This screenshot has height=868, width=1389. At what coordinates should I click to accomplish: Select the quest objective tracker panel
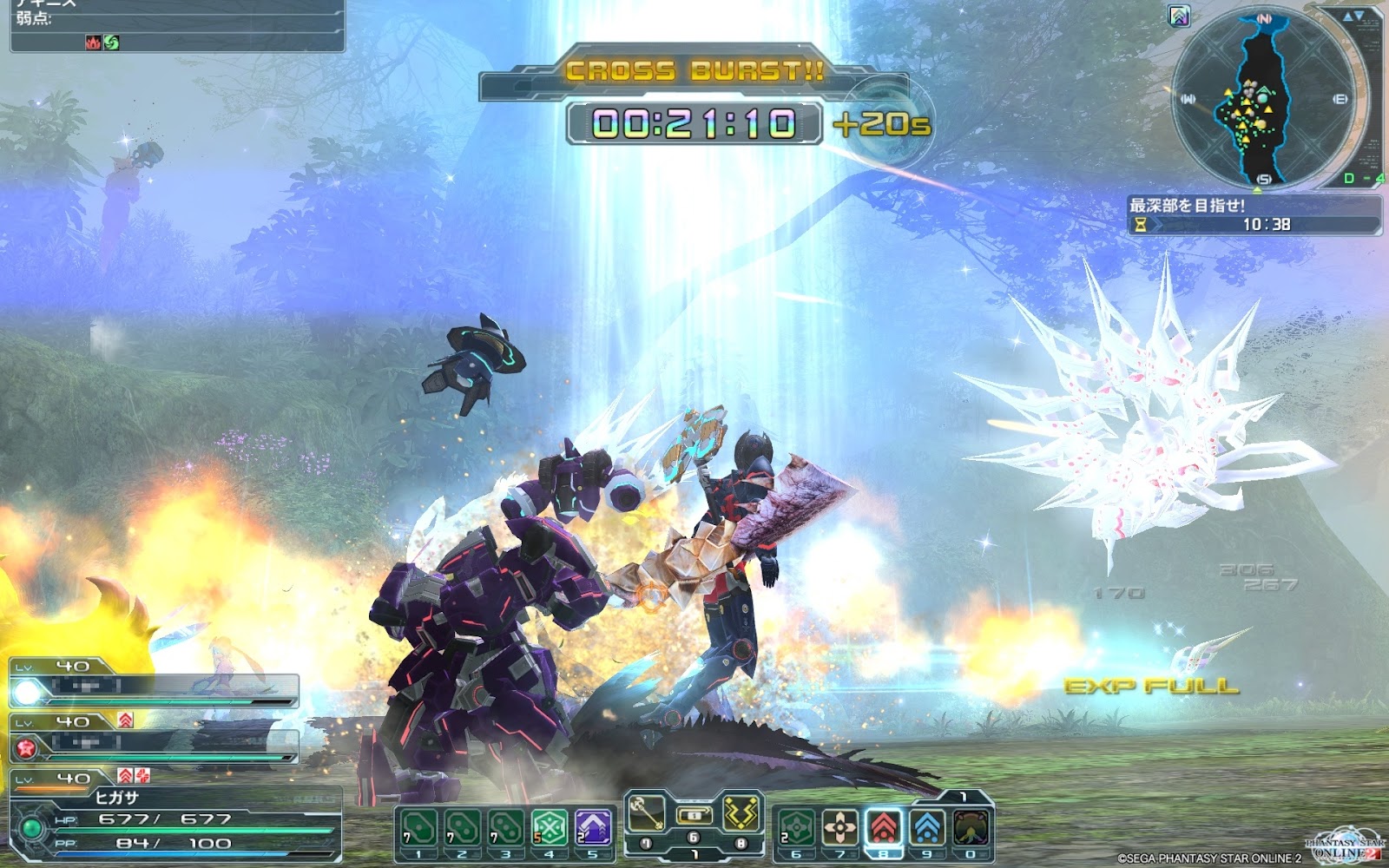pyautogui.click(x=1254, y=215)
